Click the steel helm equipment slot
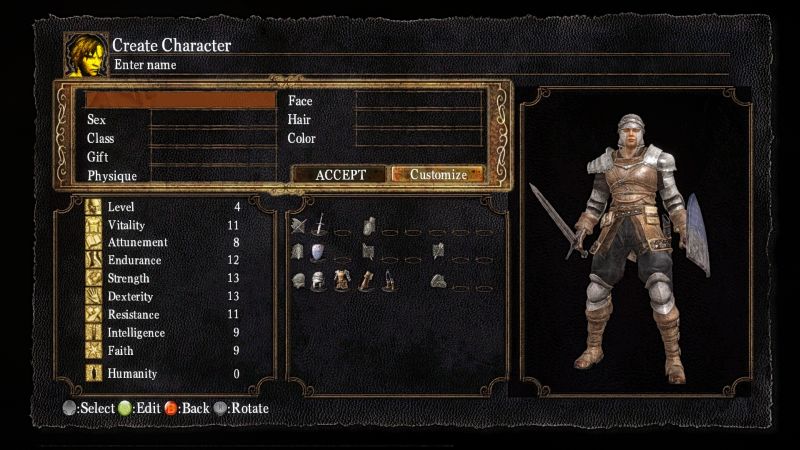800x450 pixels. [319, 281]
